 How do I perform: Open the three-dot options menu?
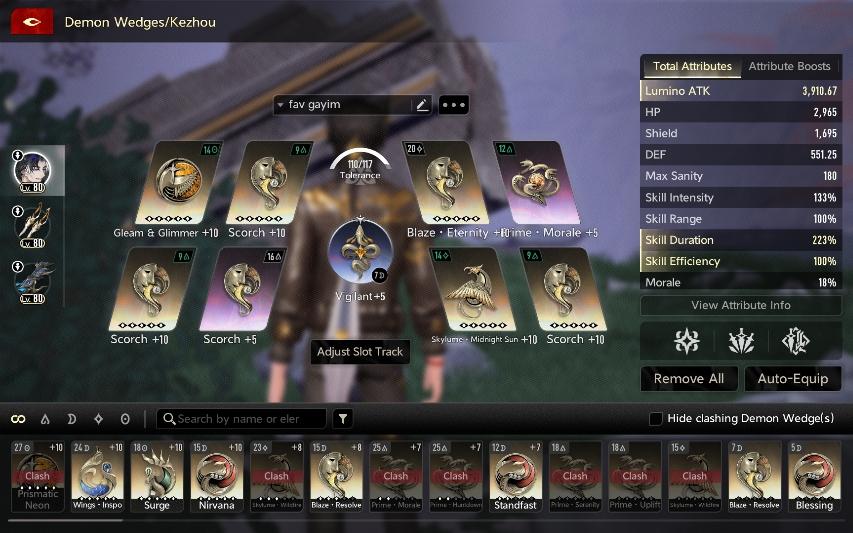[x=454, y=105]
